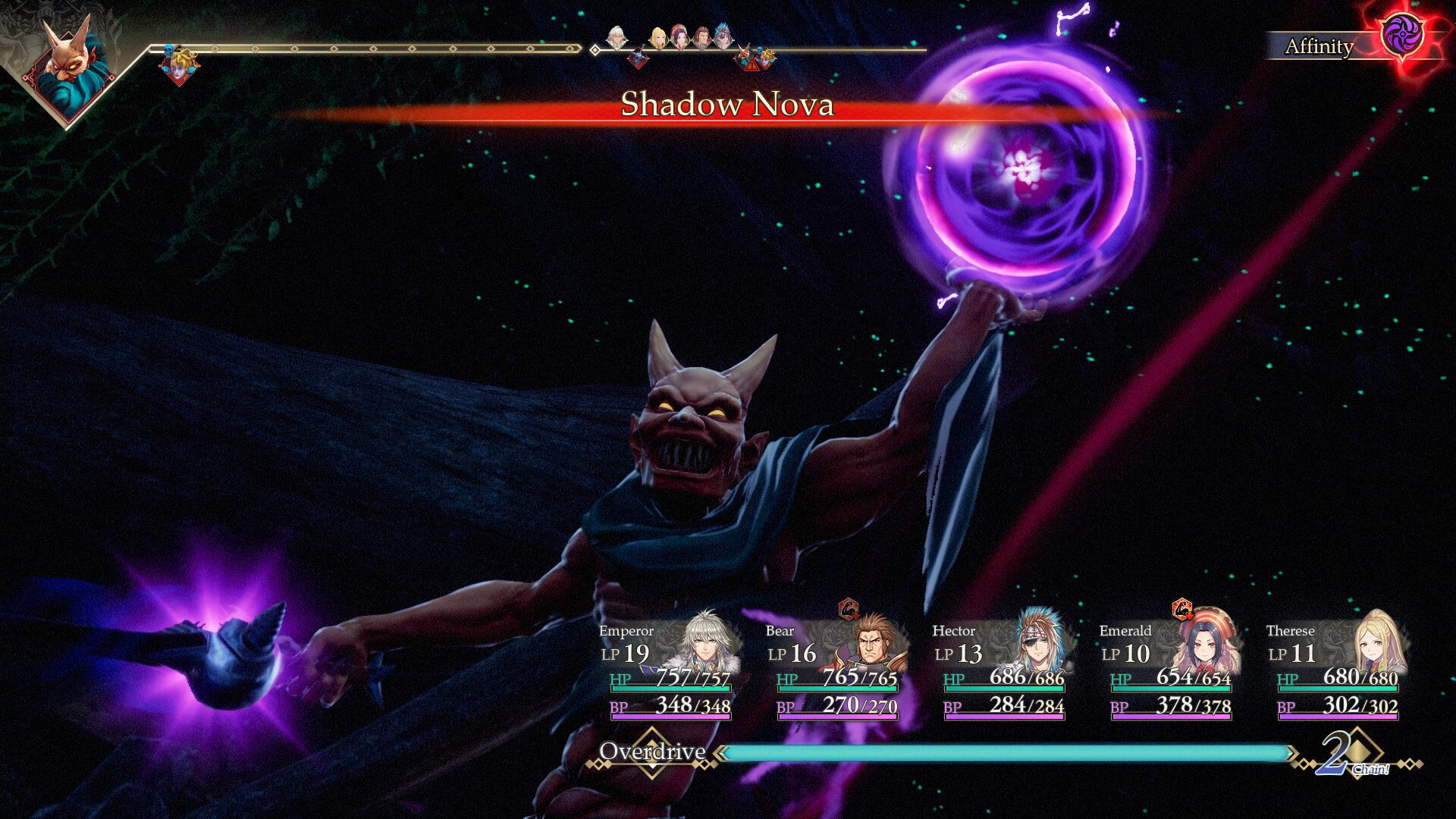Open the Affinity icon
1456x819 pixels.
[1401, 36]
